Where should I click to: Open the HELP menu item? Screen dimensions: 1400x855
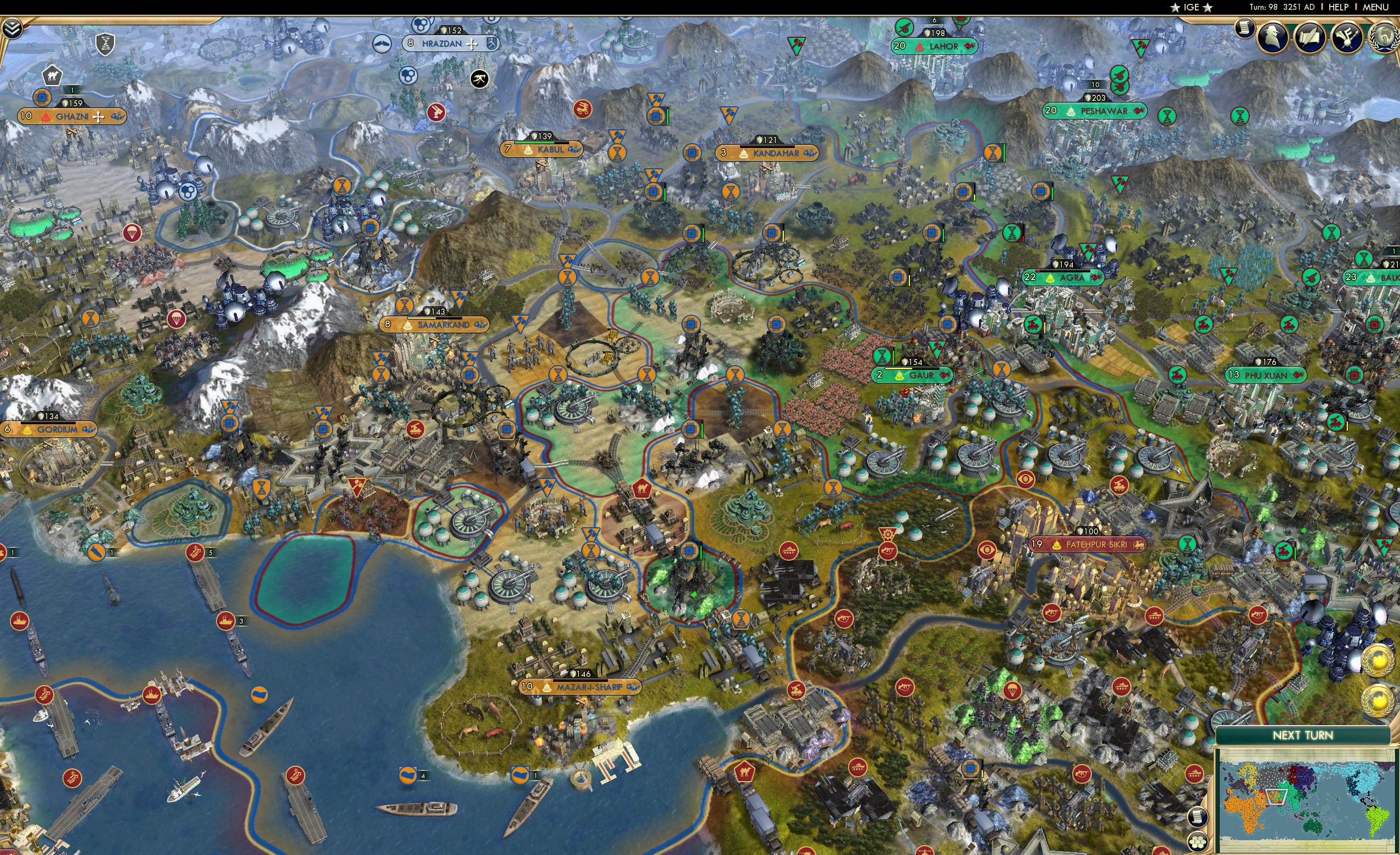(1339, 7)
